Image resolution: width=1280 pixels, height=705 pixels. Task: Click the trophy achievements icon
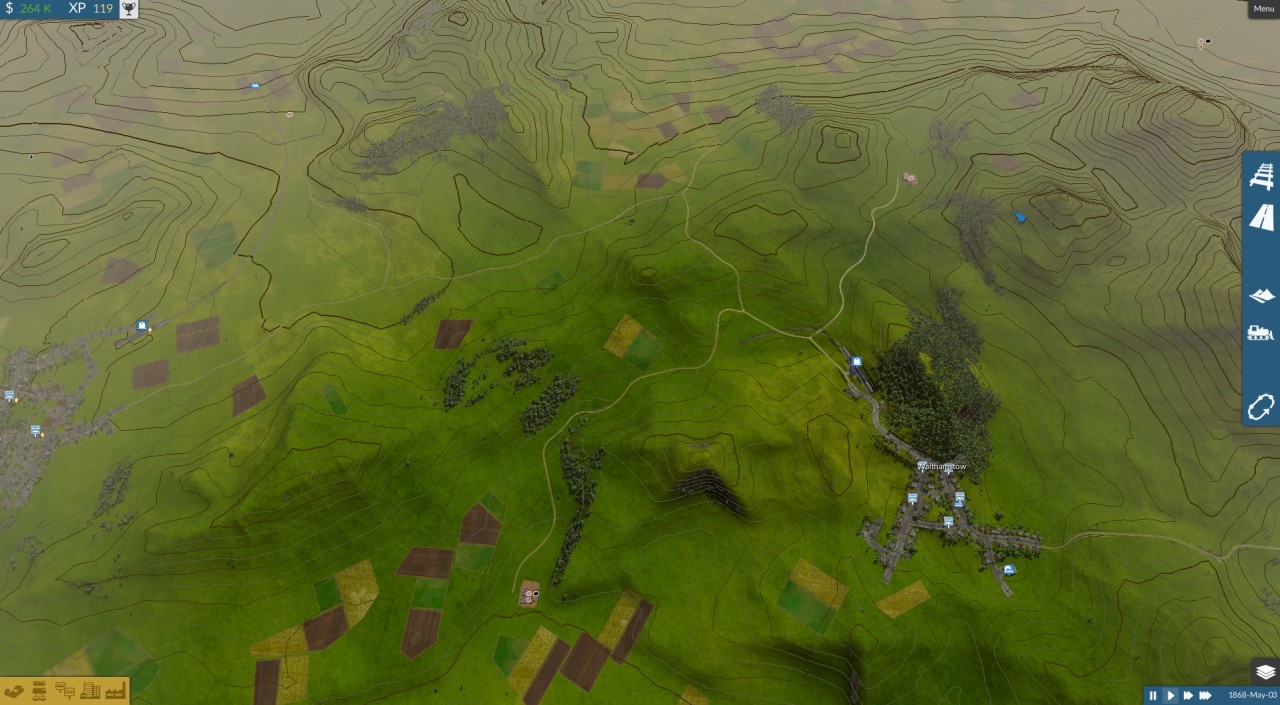tap(128, 9)
